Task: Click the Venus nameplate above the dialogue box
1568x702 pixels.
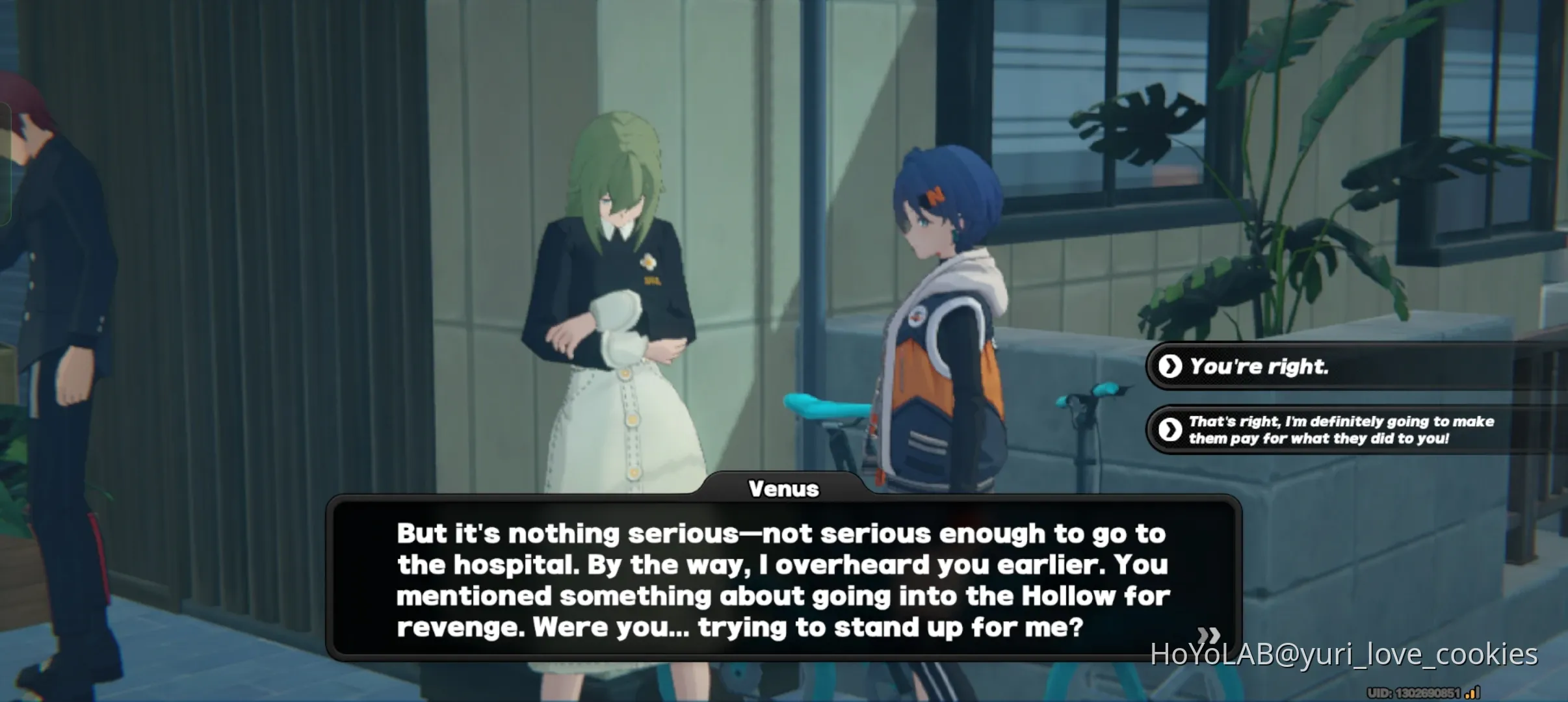Action: pos(784,489)
